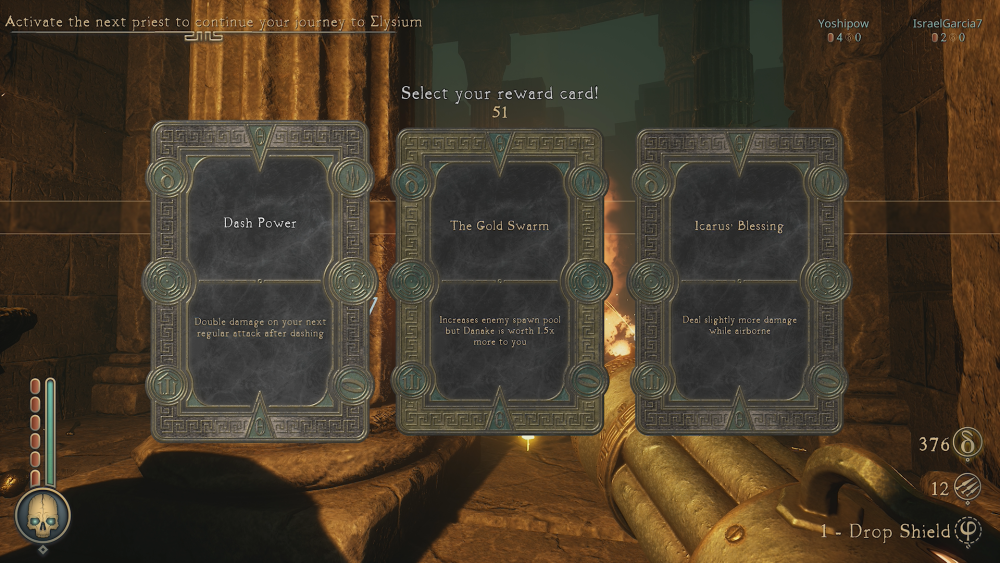Select player IsraelGarcia7 in the party list

(946, 22)
